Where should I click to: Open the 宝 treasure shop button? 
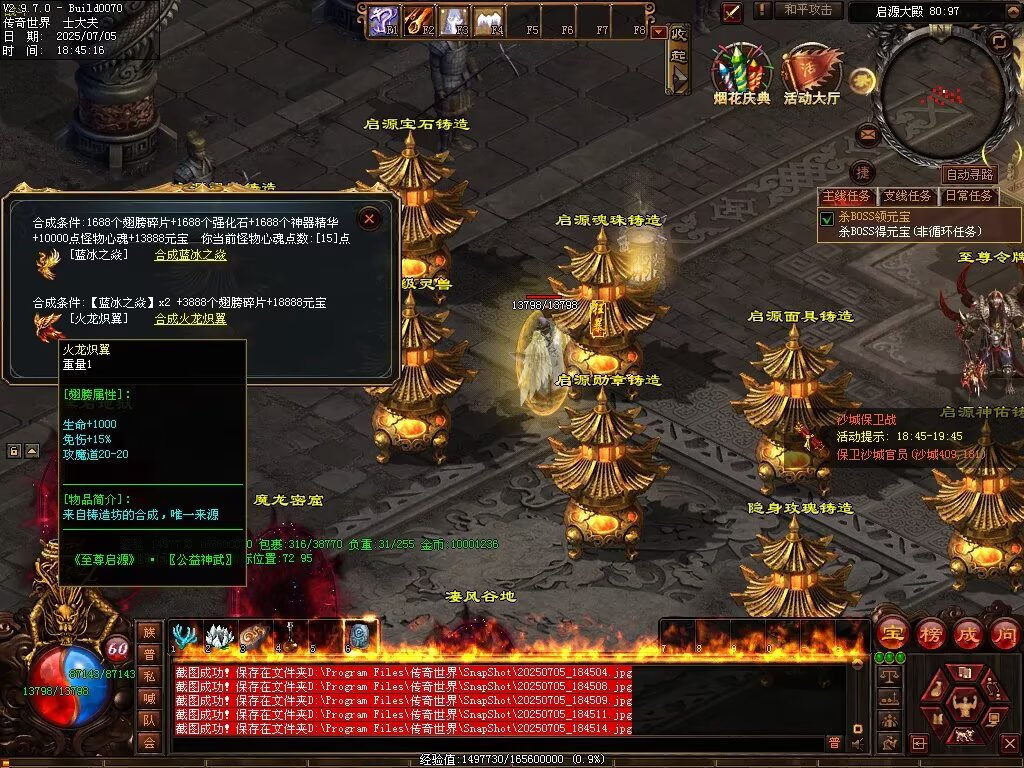click(x=892, y=633)
